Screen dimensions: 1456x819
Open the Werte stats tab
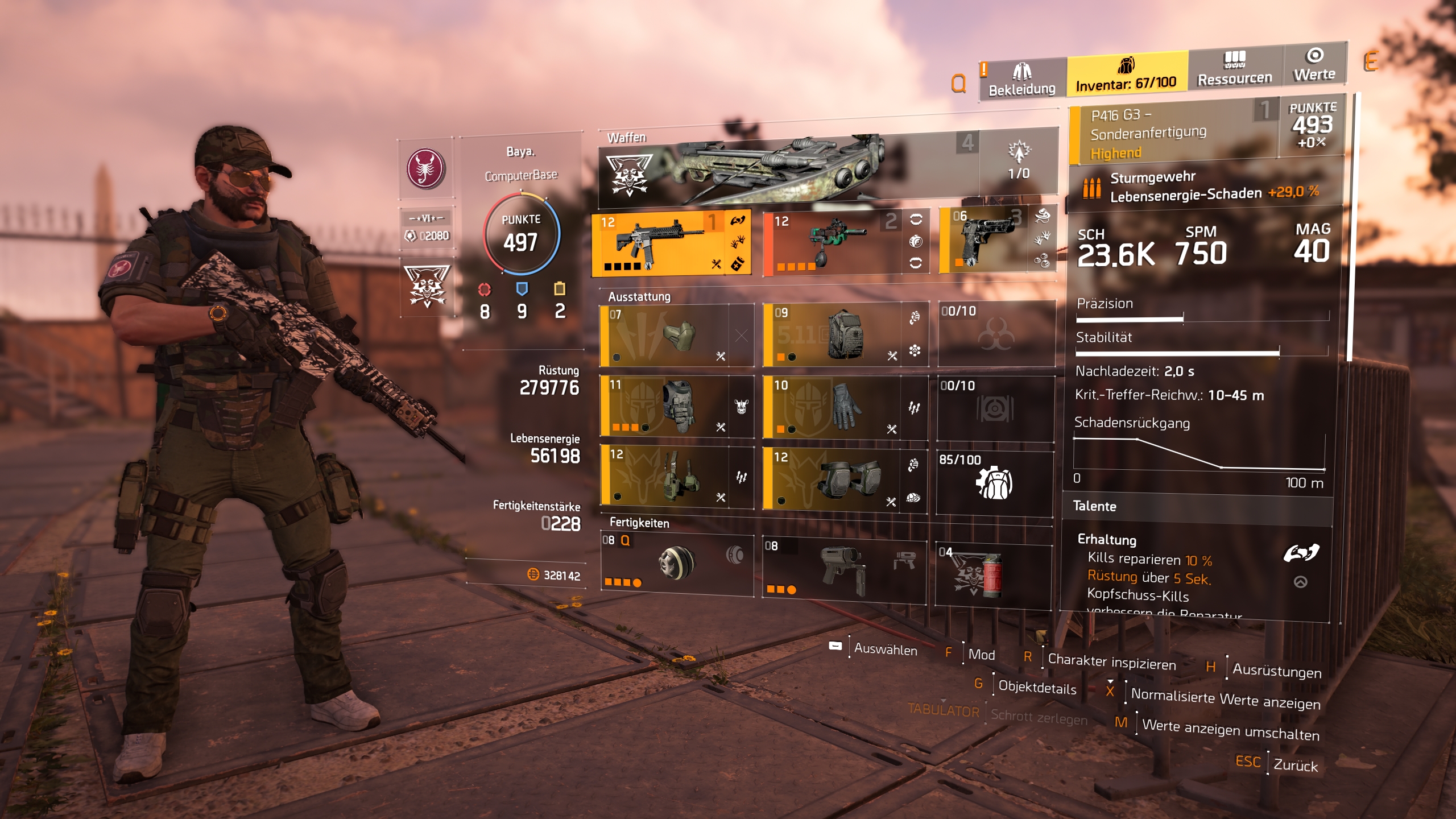1314,65
